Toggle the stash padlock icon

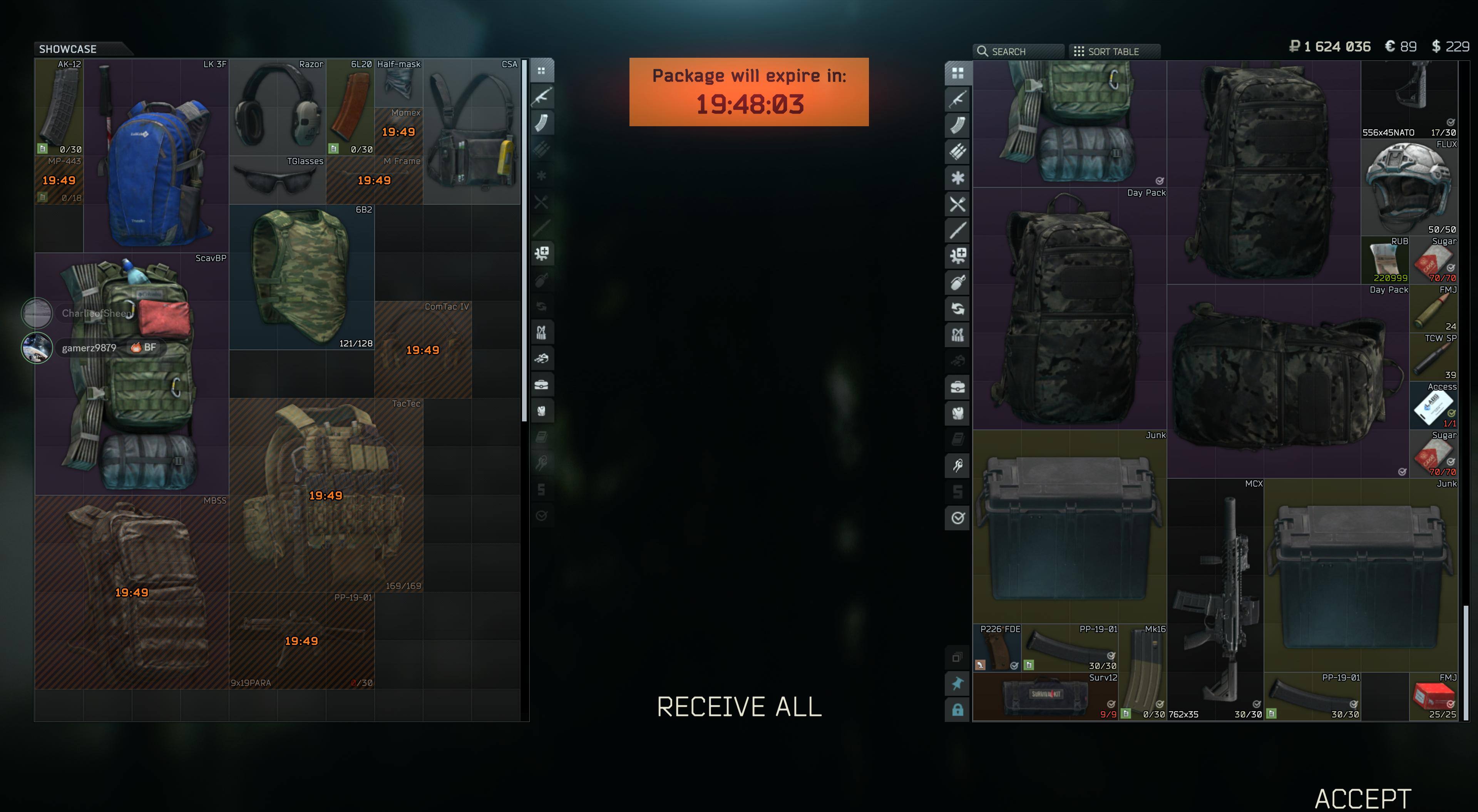point(957,710)
